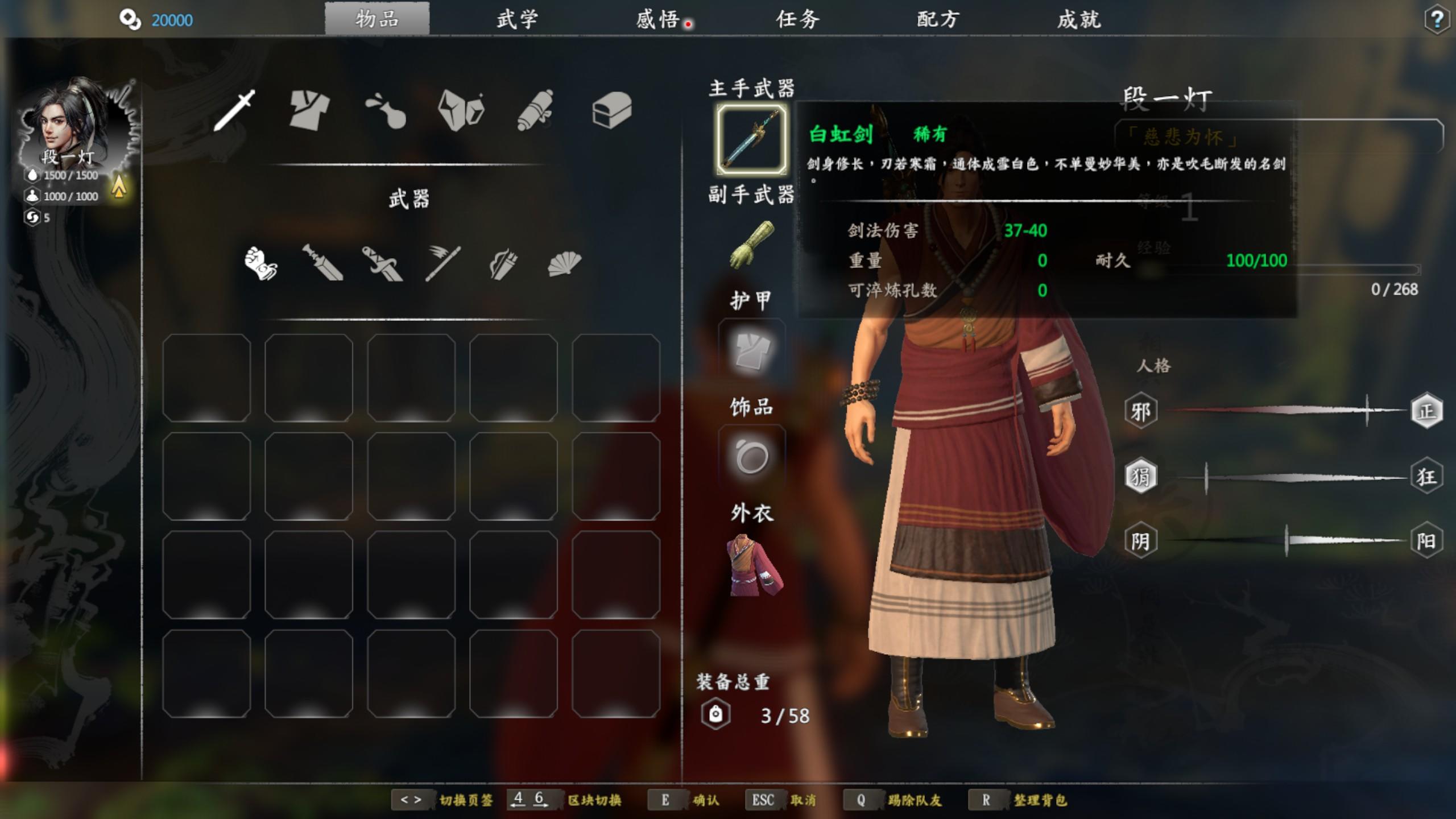The height and width of the screenshot is (819, 1456).
Task: Open the treasure chest category
Action: [x=611, y=109]
